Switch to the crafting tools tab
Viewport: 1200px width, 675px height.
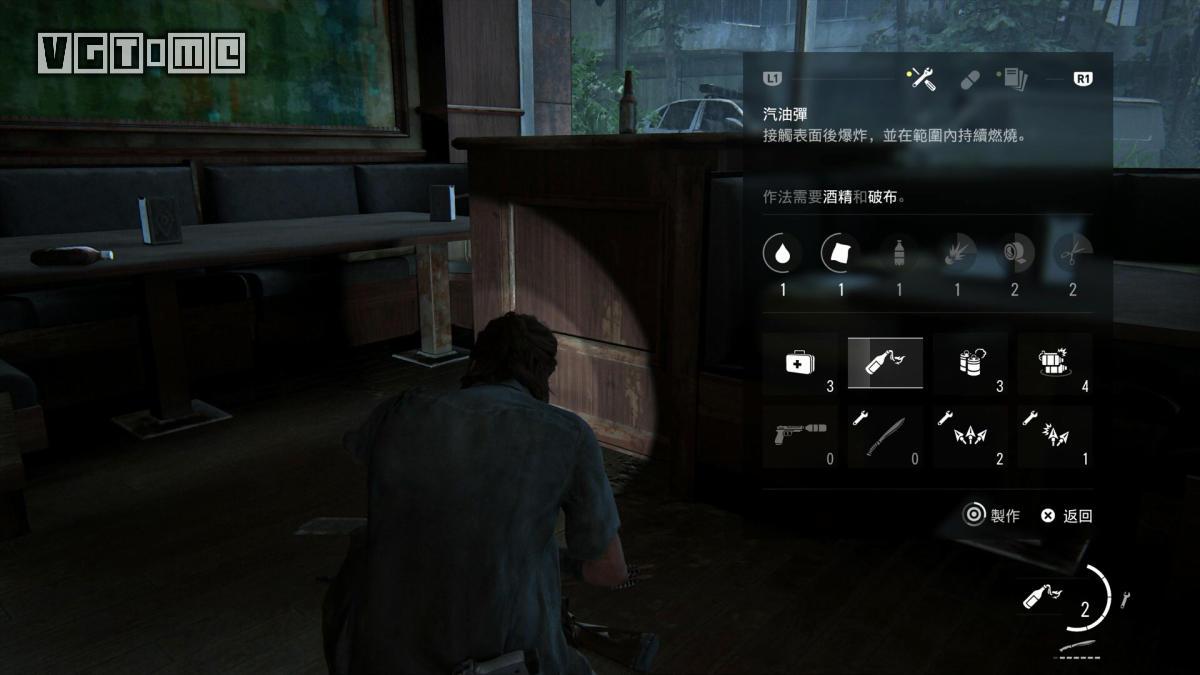[924, 79]
